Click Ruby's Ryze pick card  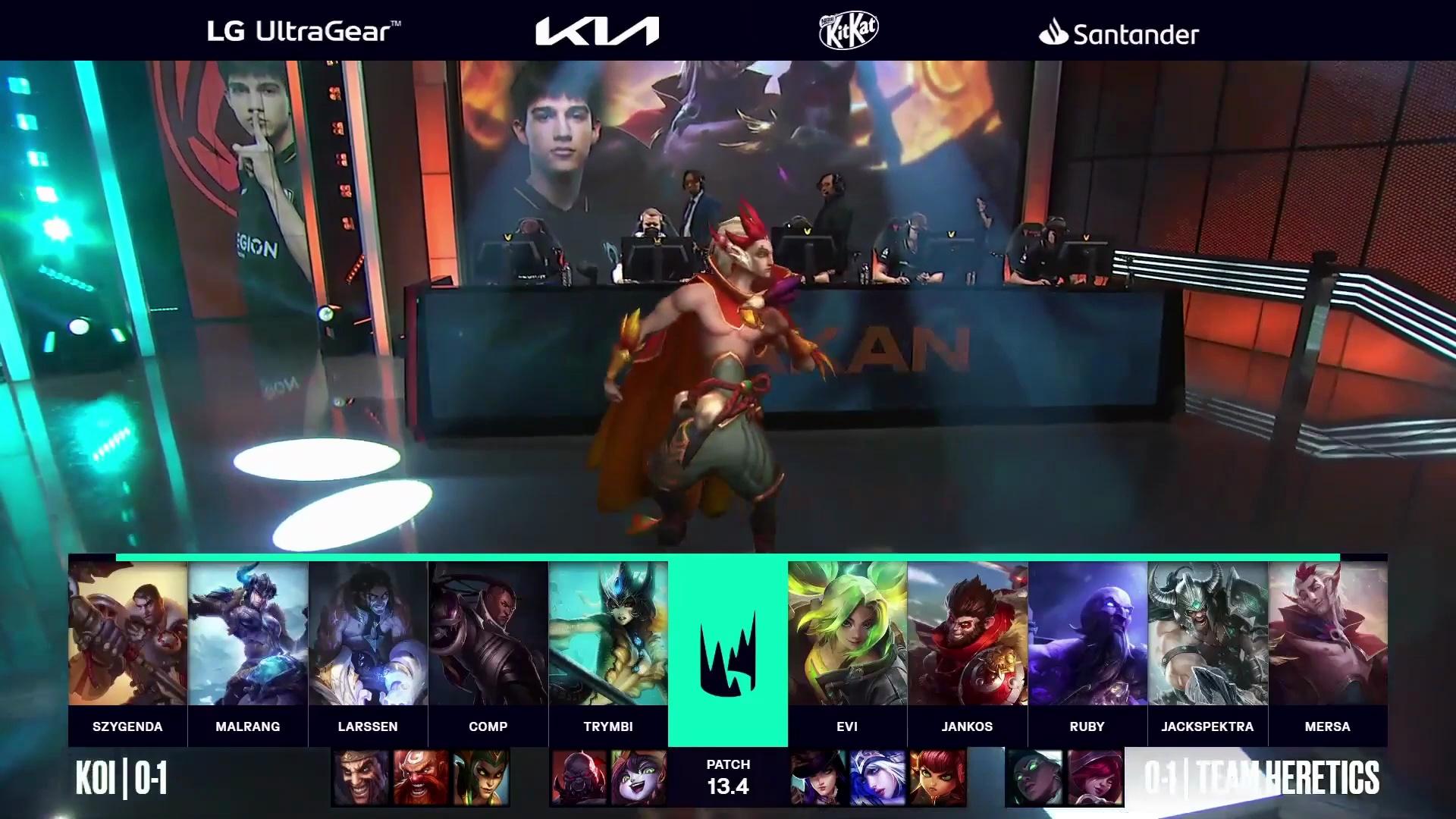point(1087,634)
